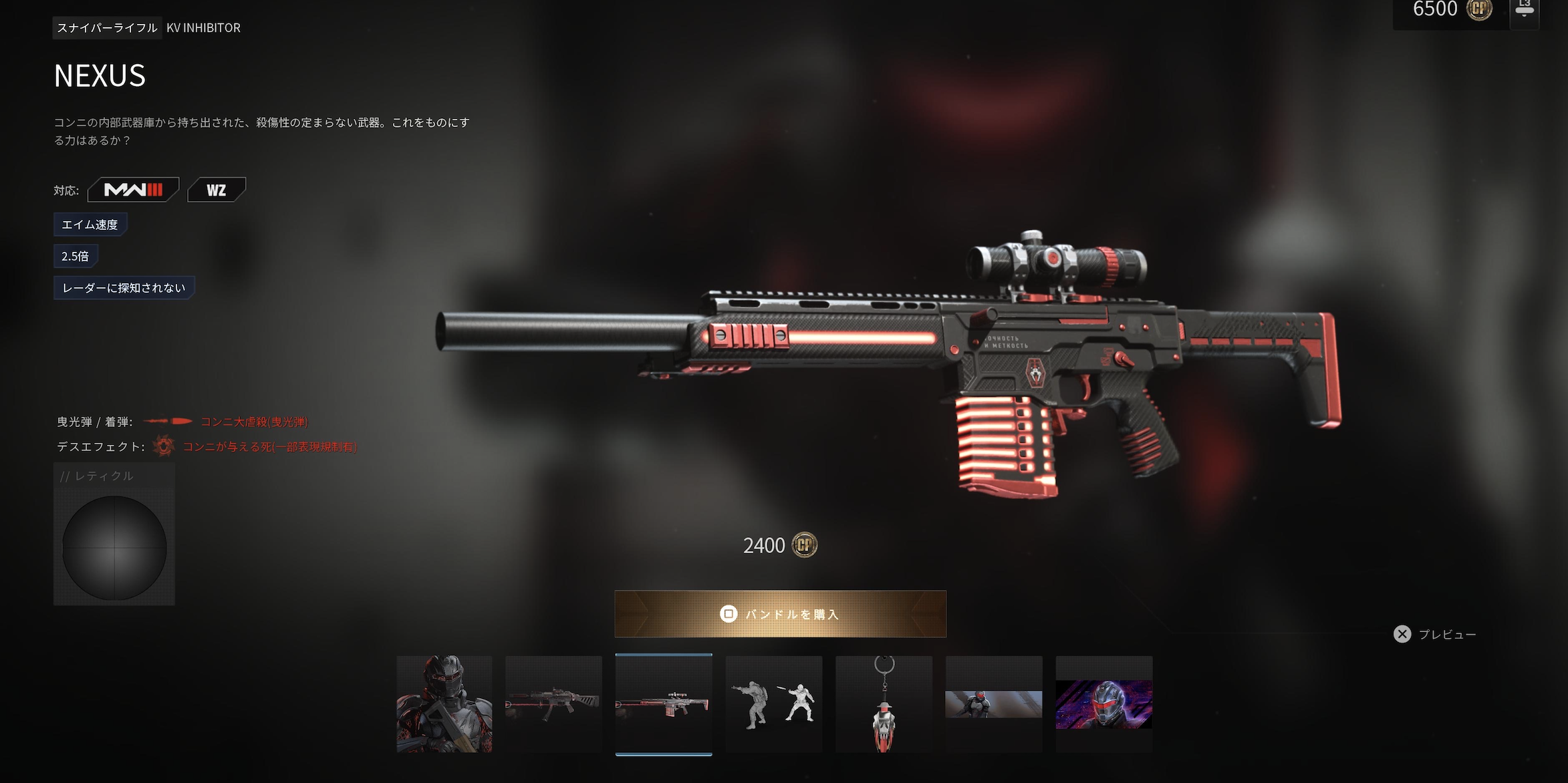Select the helmet emblem thumbnail
Viewport: 1568px width, 783px height.
[1103, 704]
